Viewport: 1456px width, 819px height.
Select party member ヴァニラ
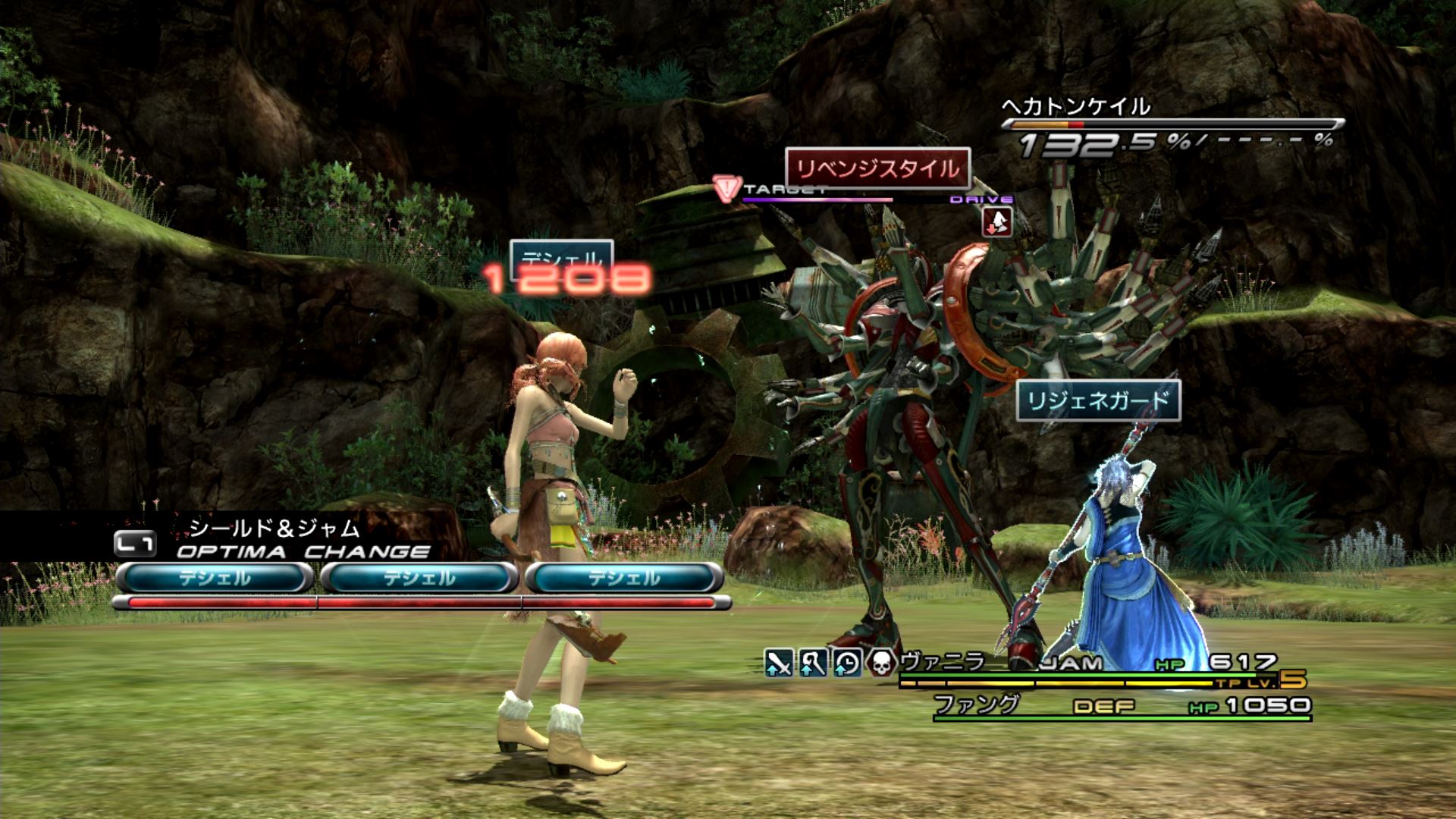943,662
